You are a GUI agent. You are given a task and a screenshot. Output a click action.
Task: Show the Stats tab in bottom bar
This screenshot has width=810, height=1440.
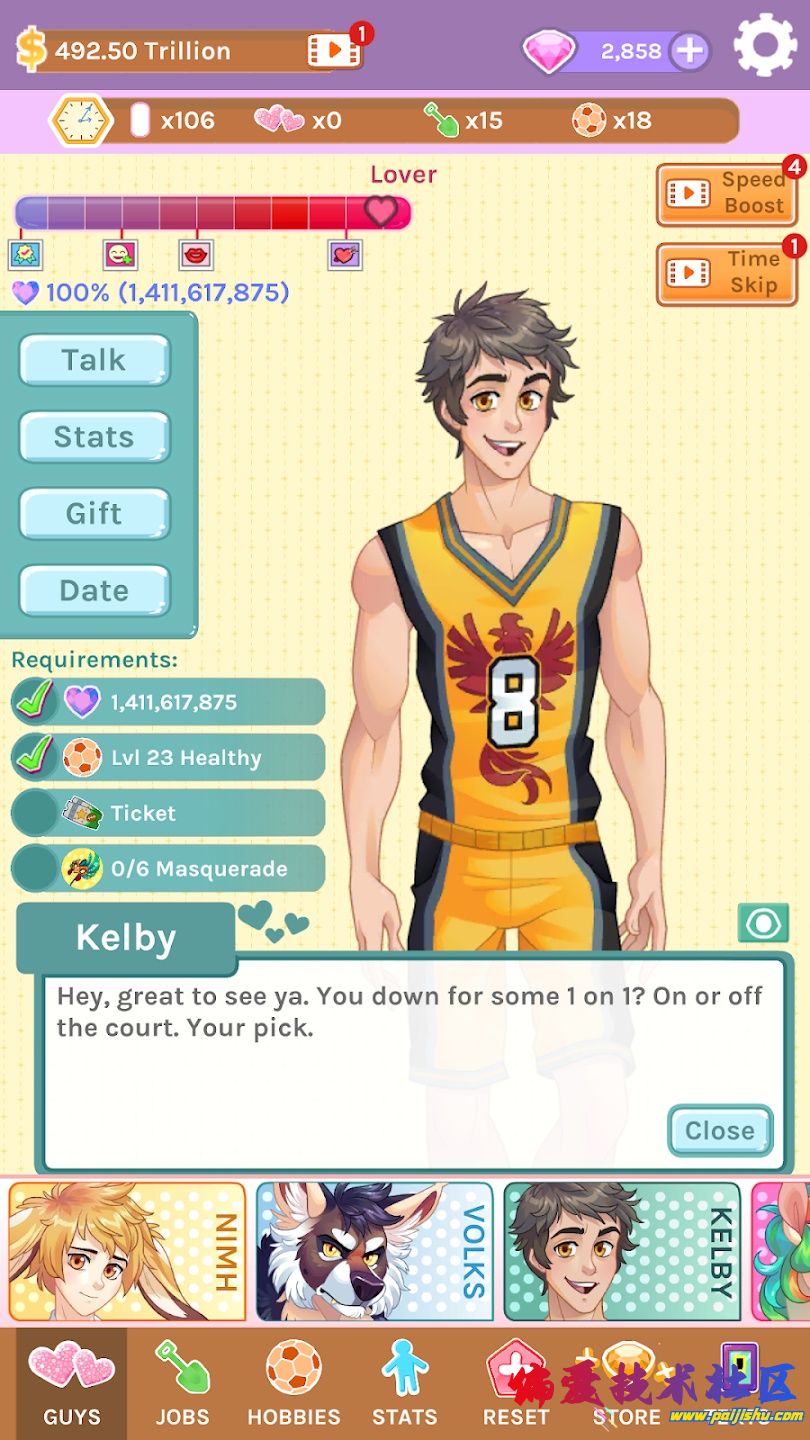[404, 1385]
